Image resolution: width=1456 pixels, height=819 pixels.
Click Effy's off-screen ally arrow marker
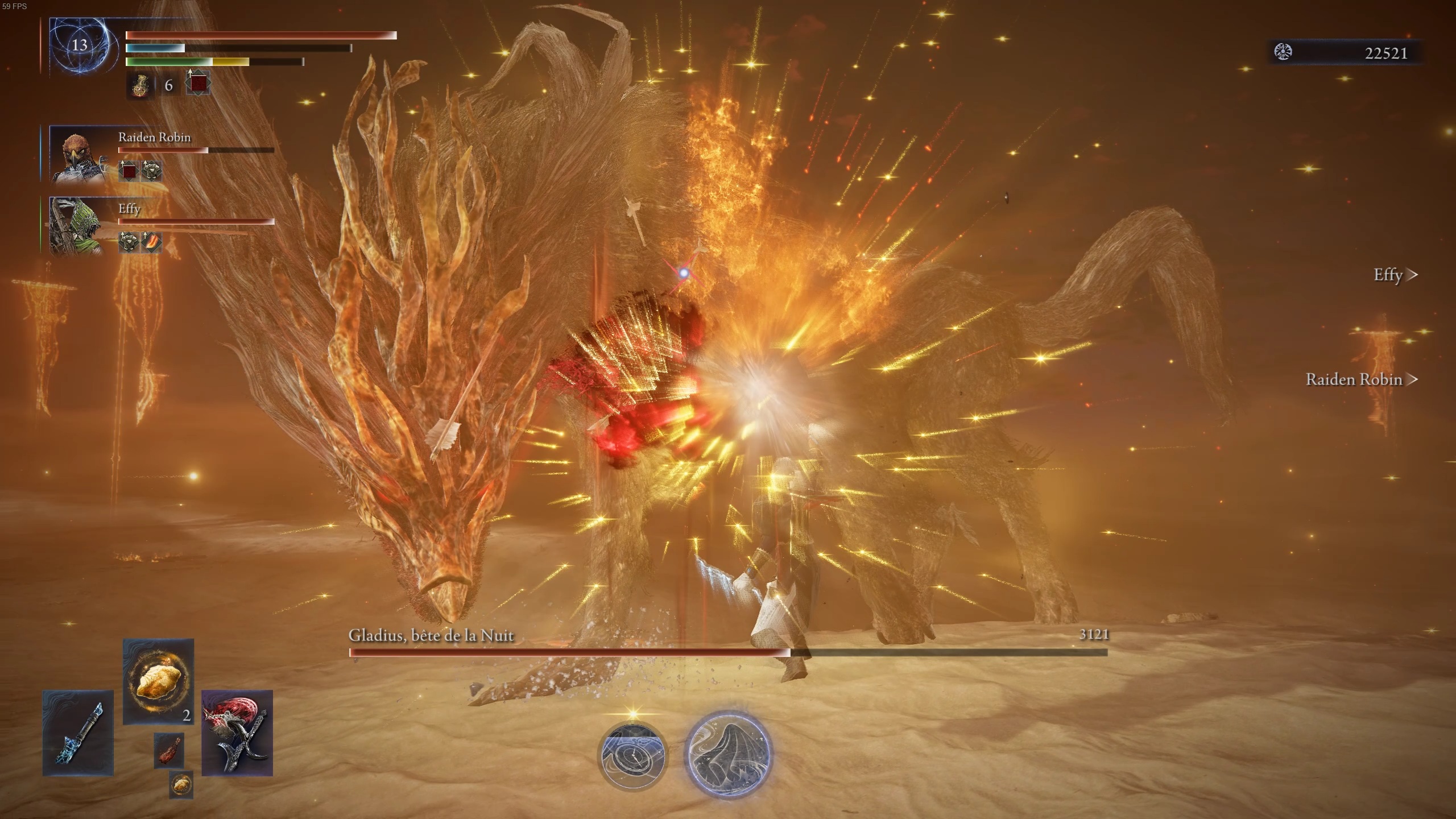point(1411,275)
